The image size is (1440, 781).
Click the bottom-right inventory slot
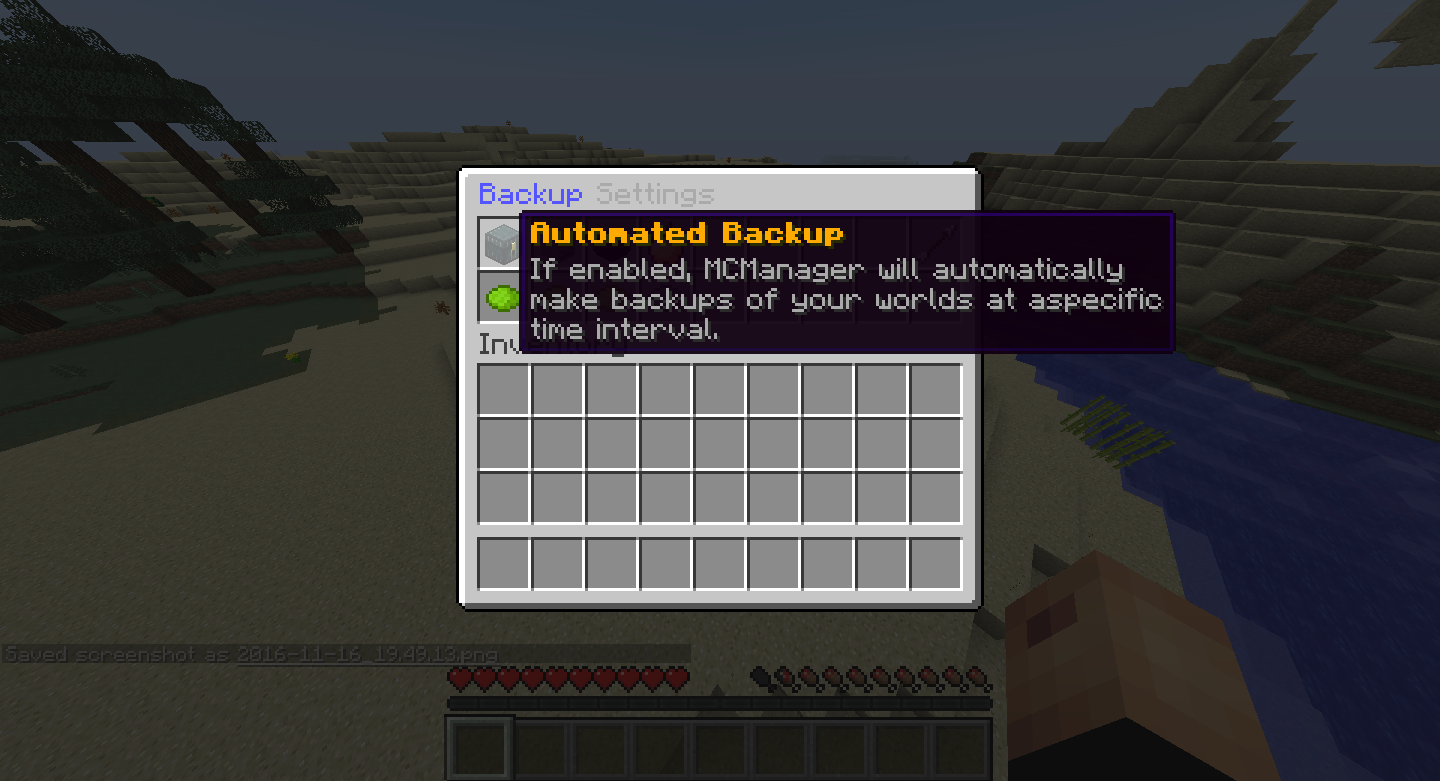935,565
